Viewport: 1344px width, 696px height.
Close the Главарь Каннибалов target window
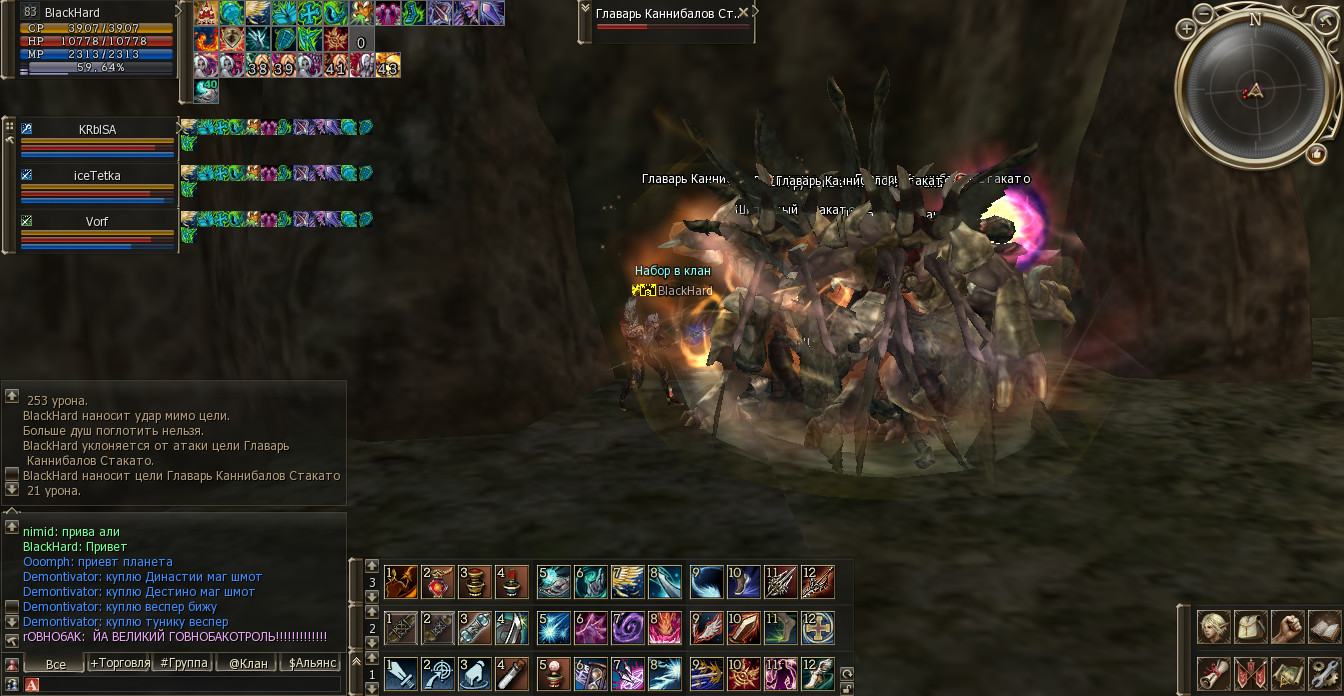[x=744, y=12]
